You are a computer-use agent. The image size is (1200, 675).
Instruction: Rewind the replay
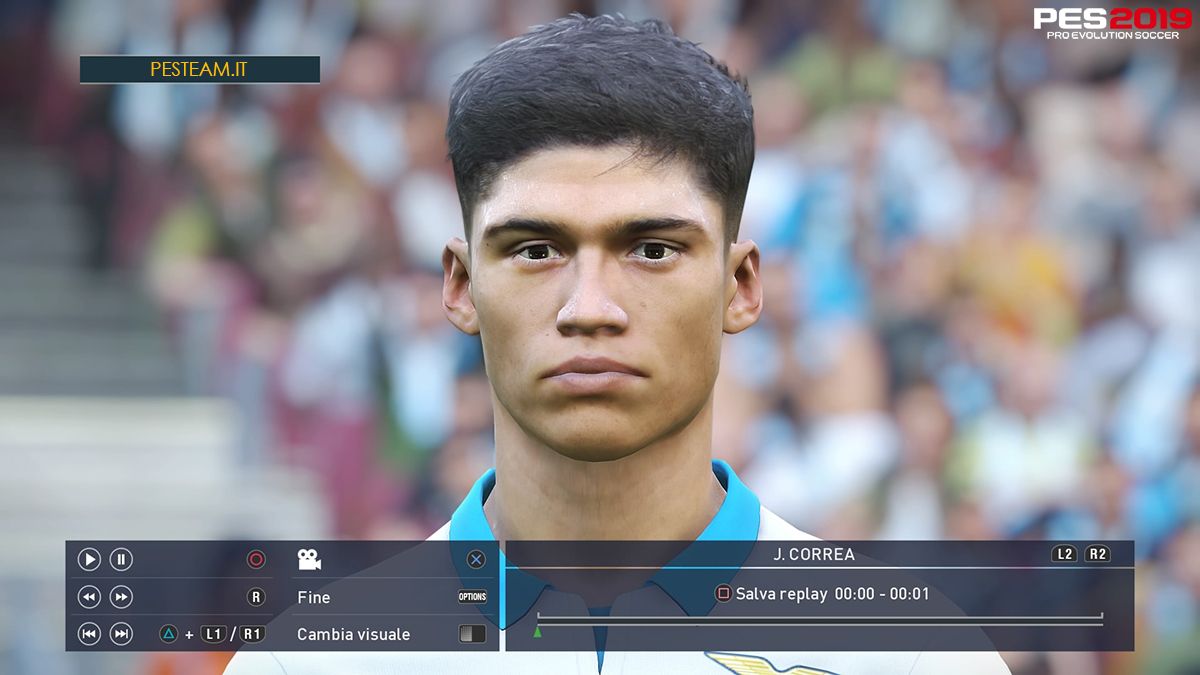pyautogui.click(x=89, y=597)
